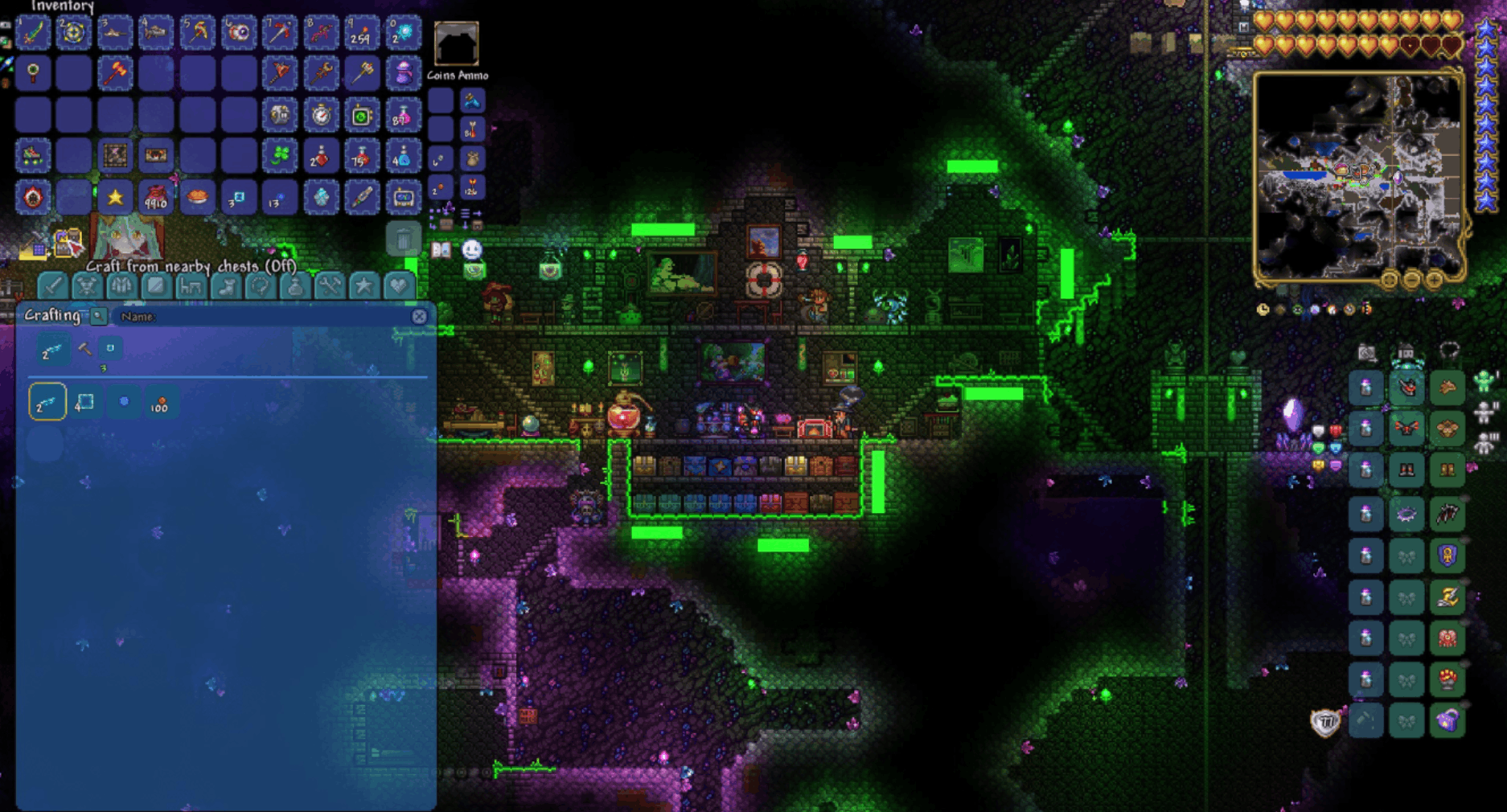Viewport: 1507px width, 812px height.
Task: Pick up the fallen star item
Action: point(115,197)
